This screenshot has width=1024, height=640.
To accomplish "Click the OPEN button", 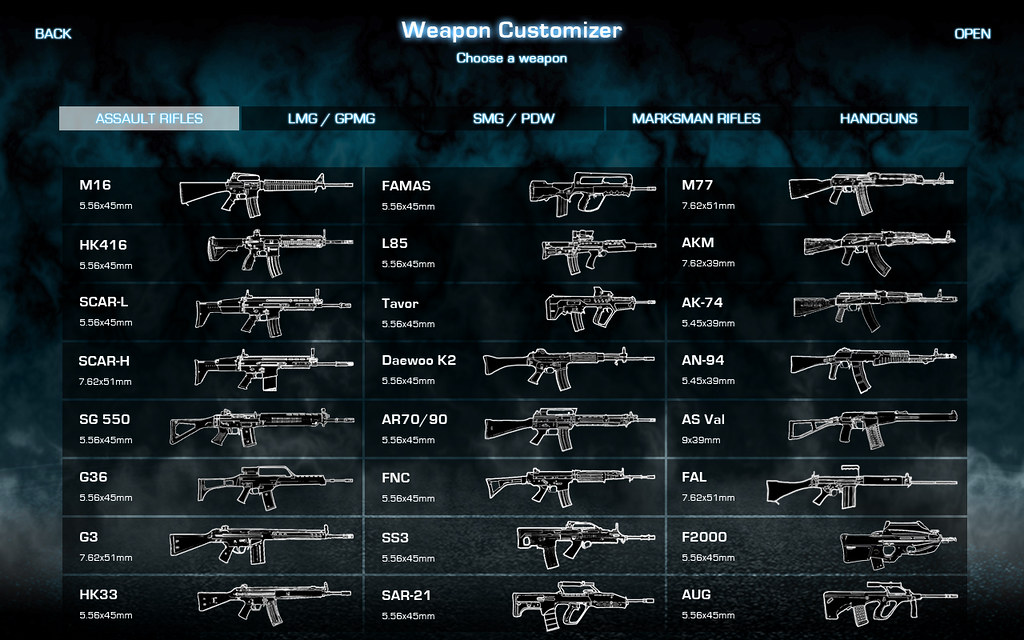I will point(972,34).
